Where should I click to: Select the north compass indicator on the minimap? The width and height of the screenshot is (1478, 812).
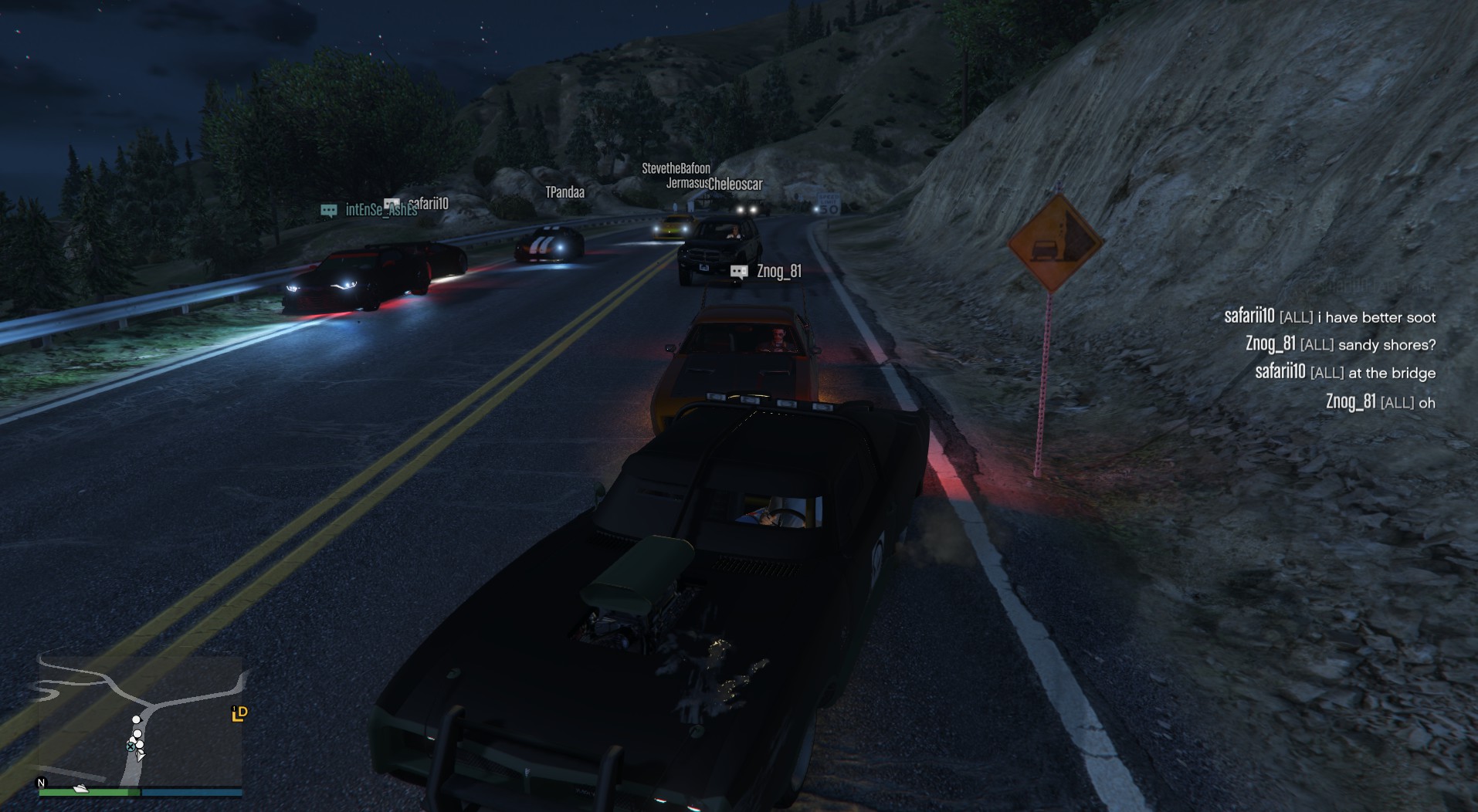coord(41,783)
